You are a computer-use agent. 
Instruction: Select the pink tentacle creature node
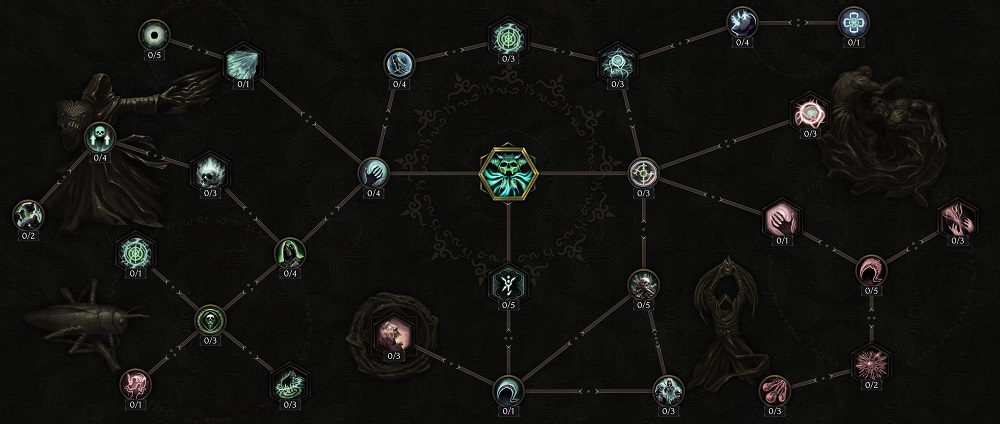tap(133, 381)
